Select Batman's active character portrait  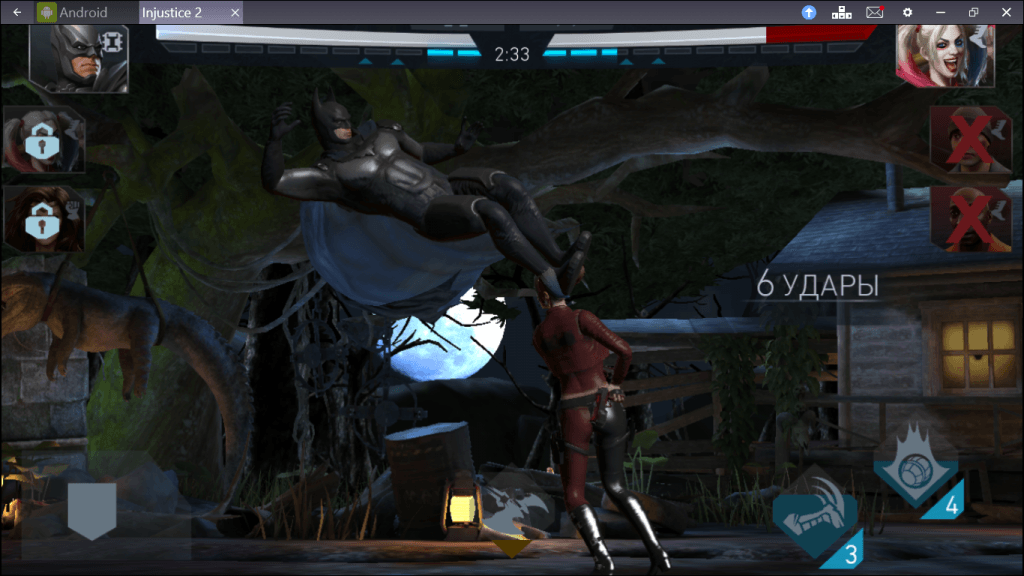79,58
